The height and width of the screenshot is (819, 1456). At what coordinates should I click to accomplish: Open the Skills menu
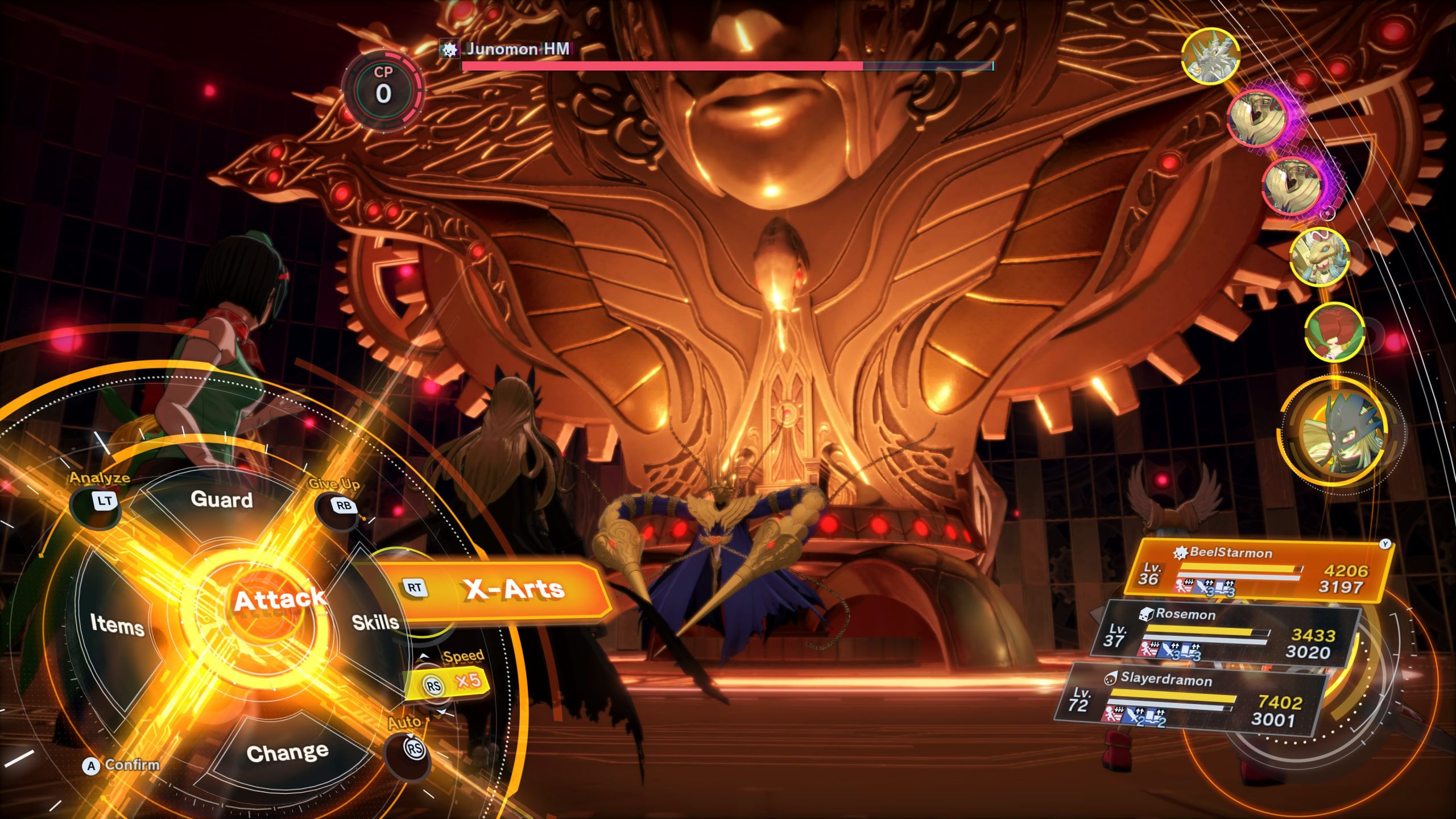click(375, 622)
